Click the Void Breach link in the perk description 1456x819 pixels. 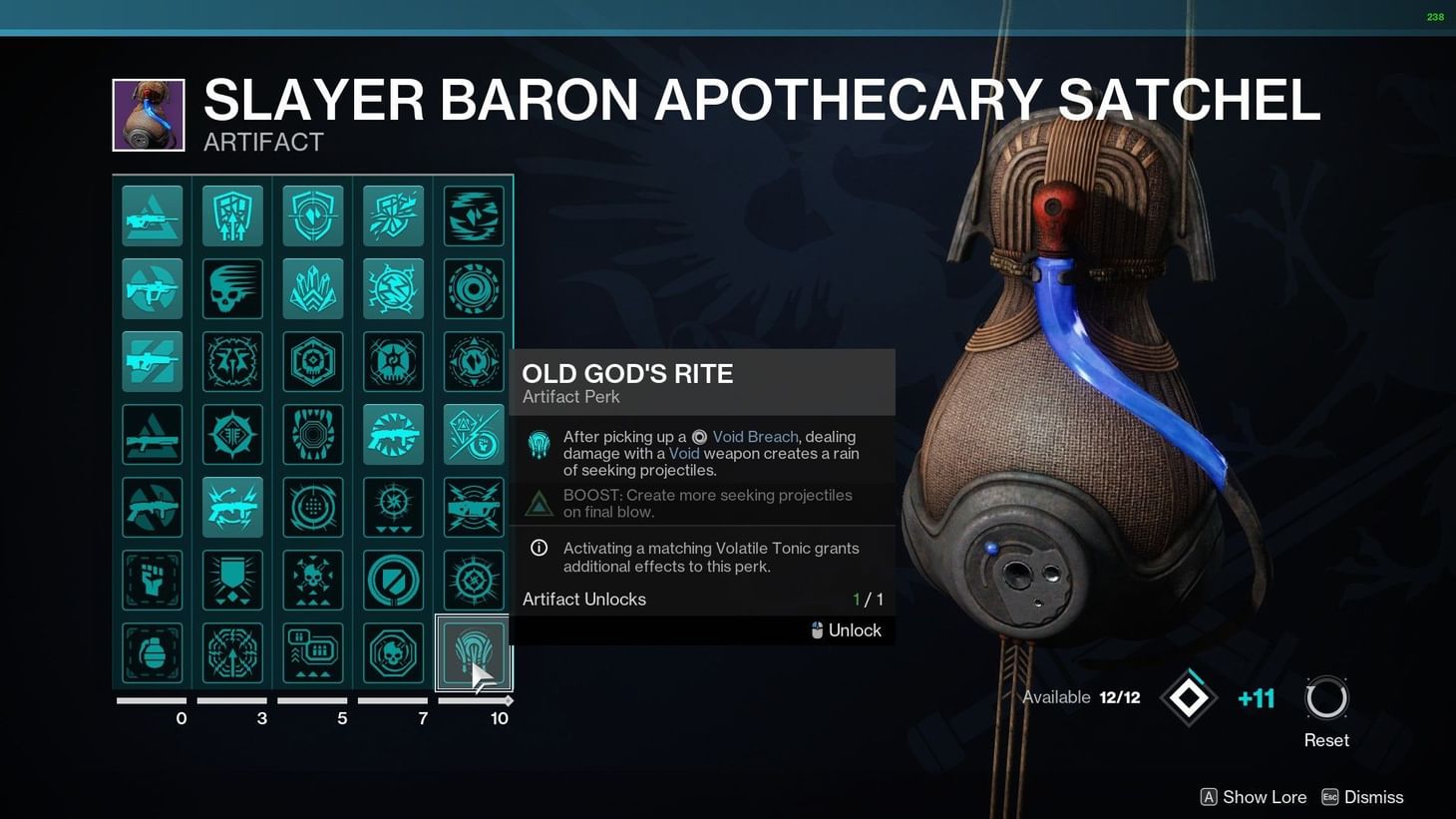[755, 437]
